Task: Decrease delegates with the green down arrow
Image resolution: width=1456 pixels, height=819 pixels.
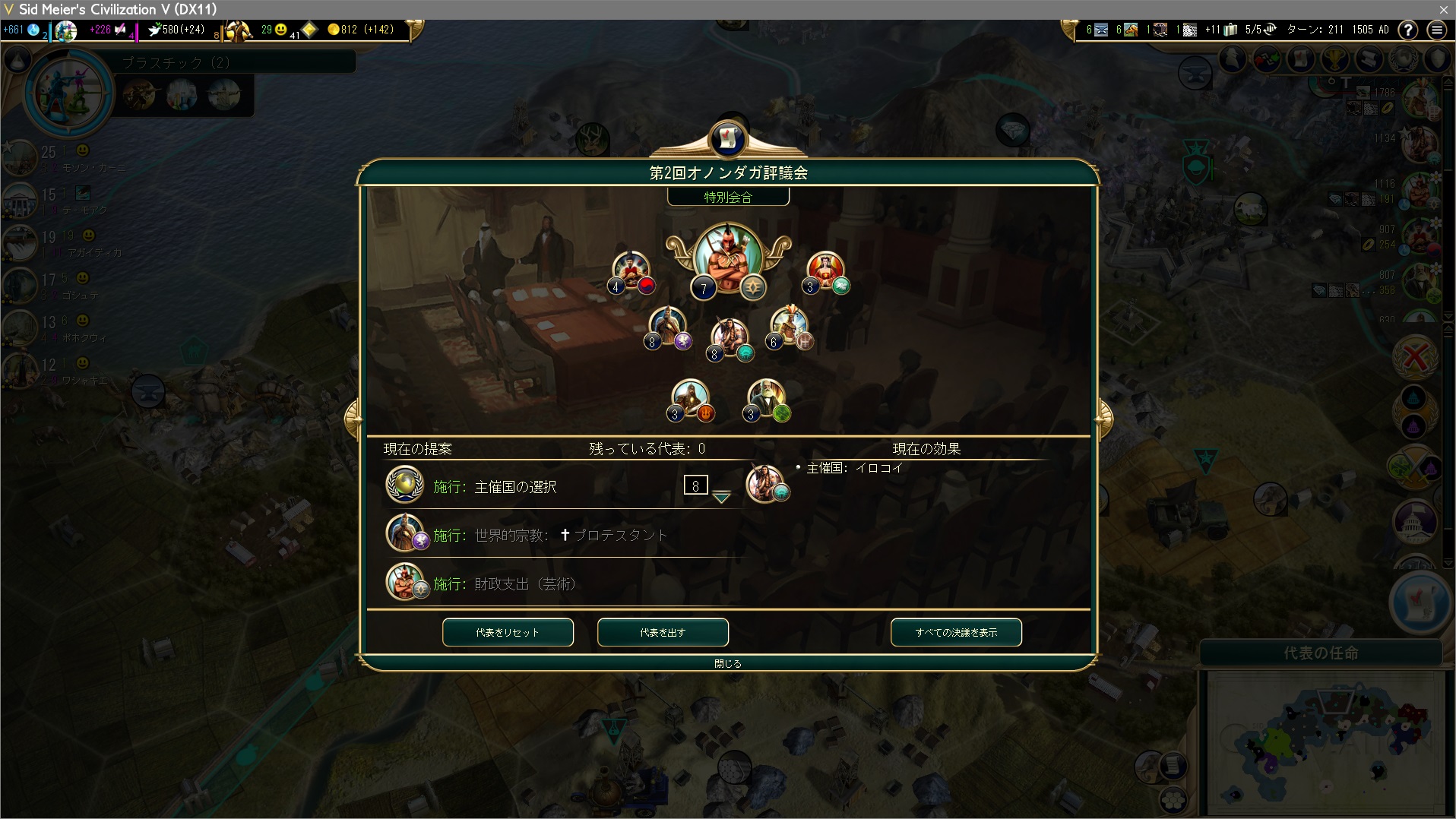Action: tap(721, 498)
